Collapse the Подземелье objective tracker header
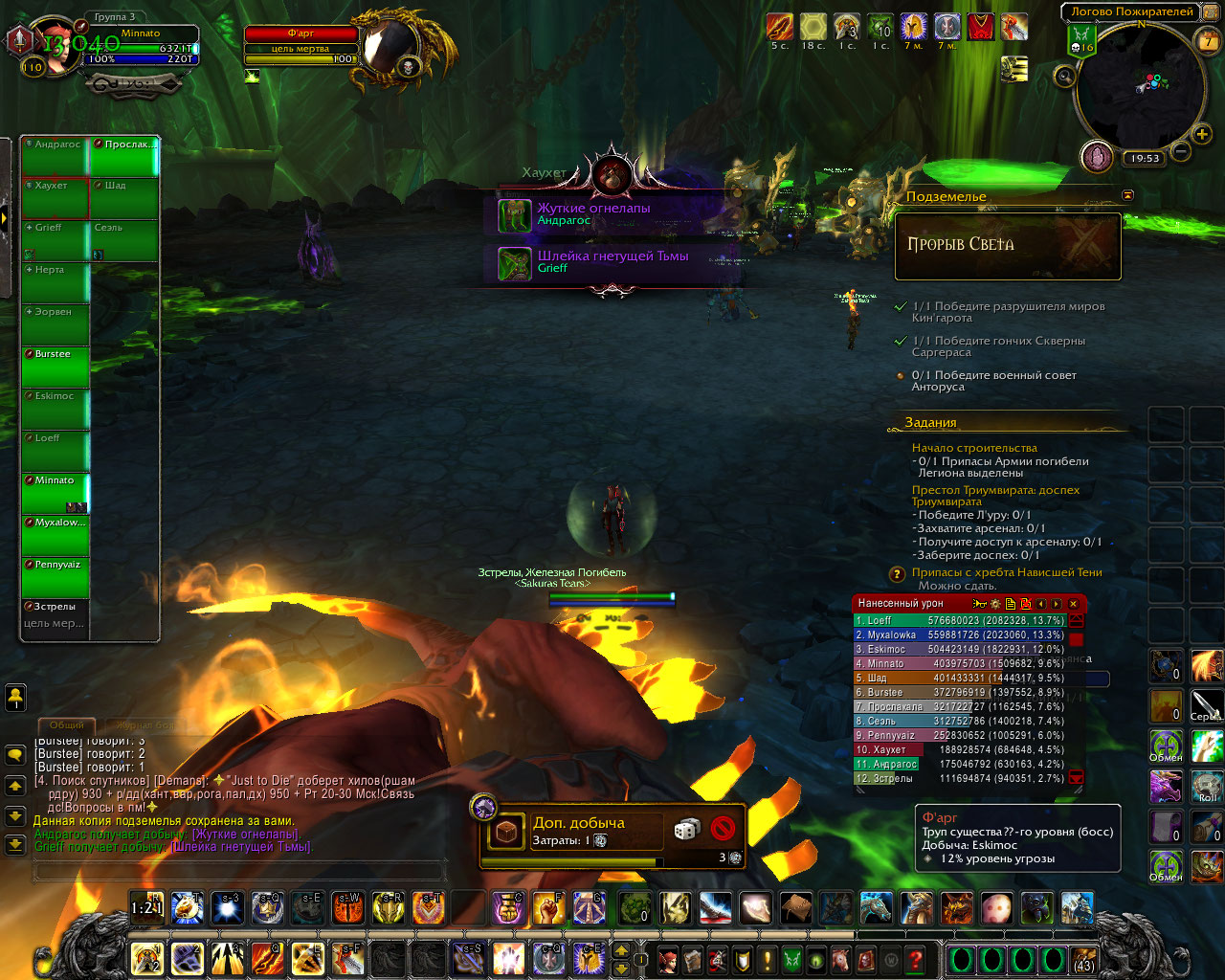The height and width of the screenshot is (980, 1225). click(x=1127, y=195)
